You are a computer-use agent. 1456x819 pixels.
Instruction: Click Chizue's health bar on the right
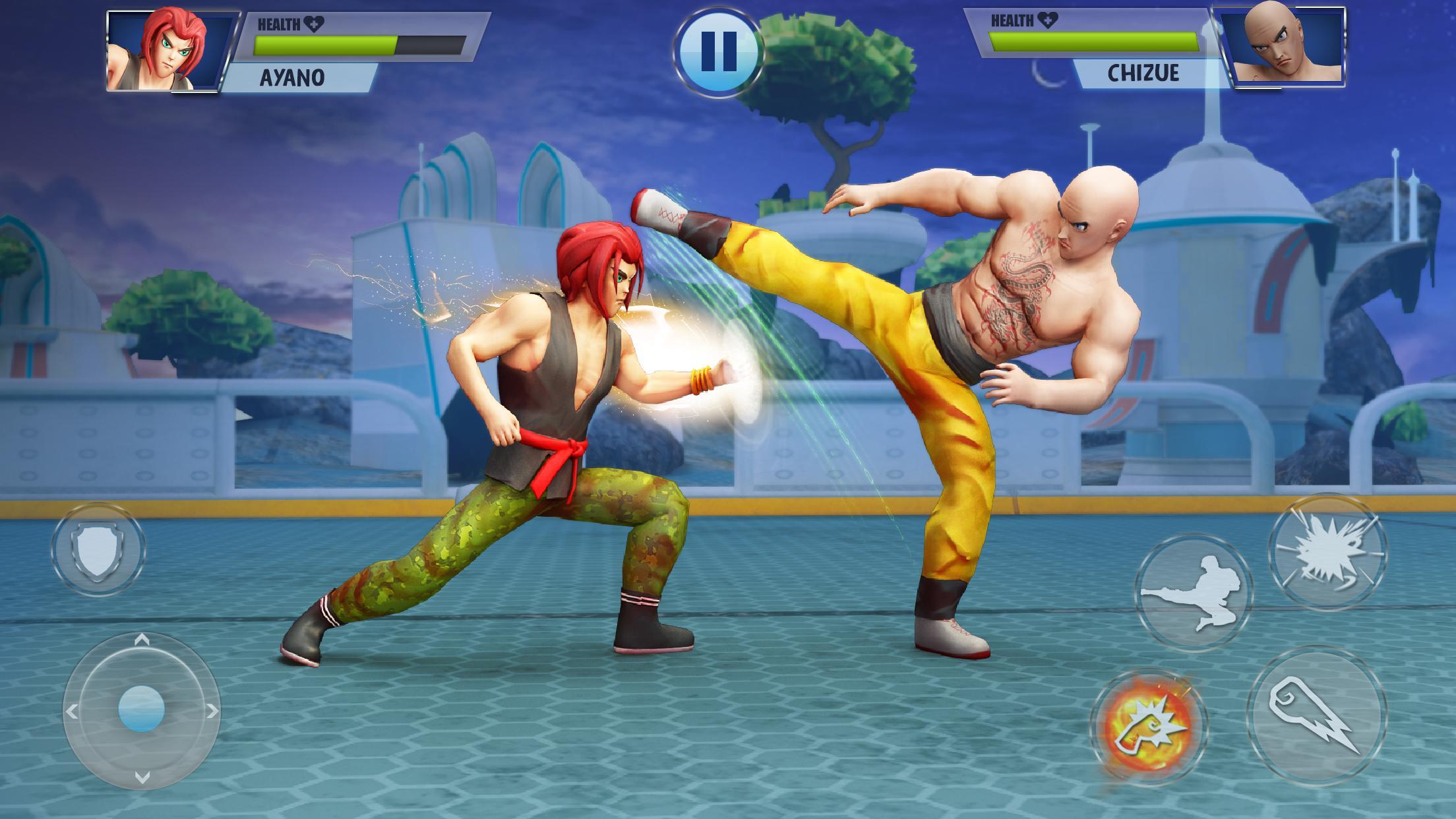pos(1095,42)
